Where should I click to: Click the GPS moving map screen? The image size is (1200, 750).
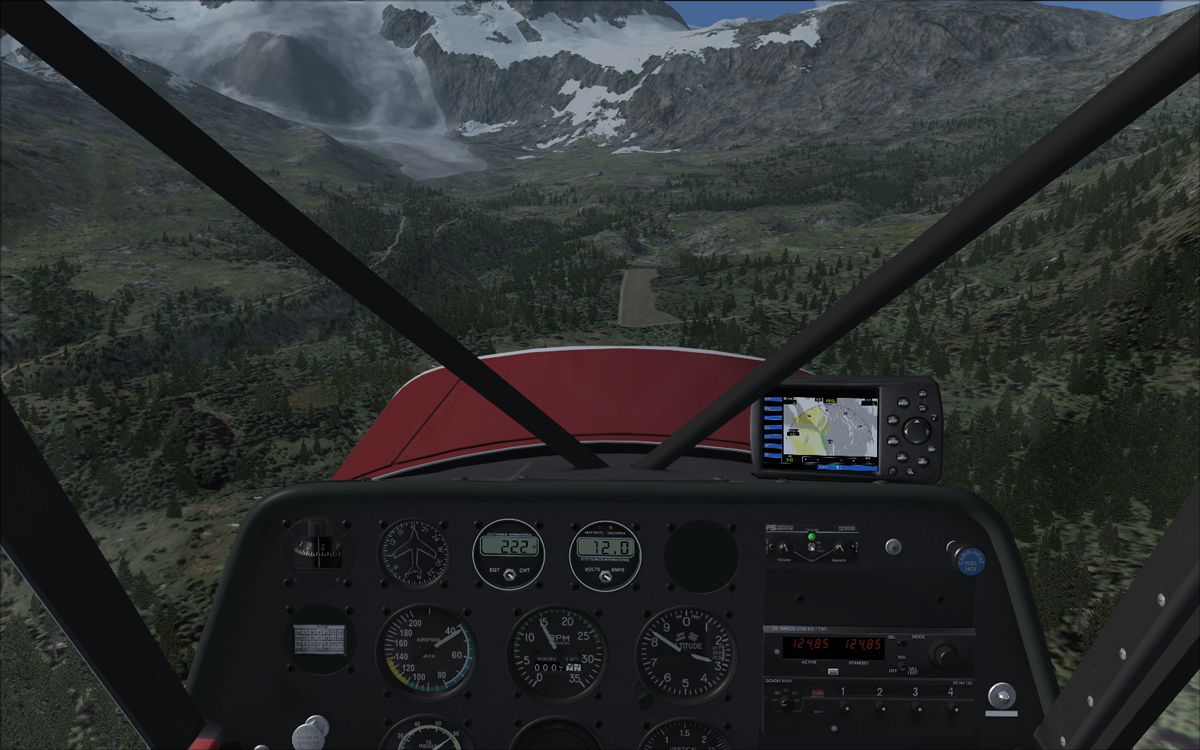[x=820, y=432]
